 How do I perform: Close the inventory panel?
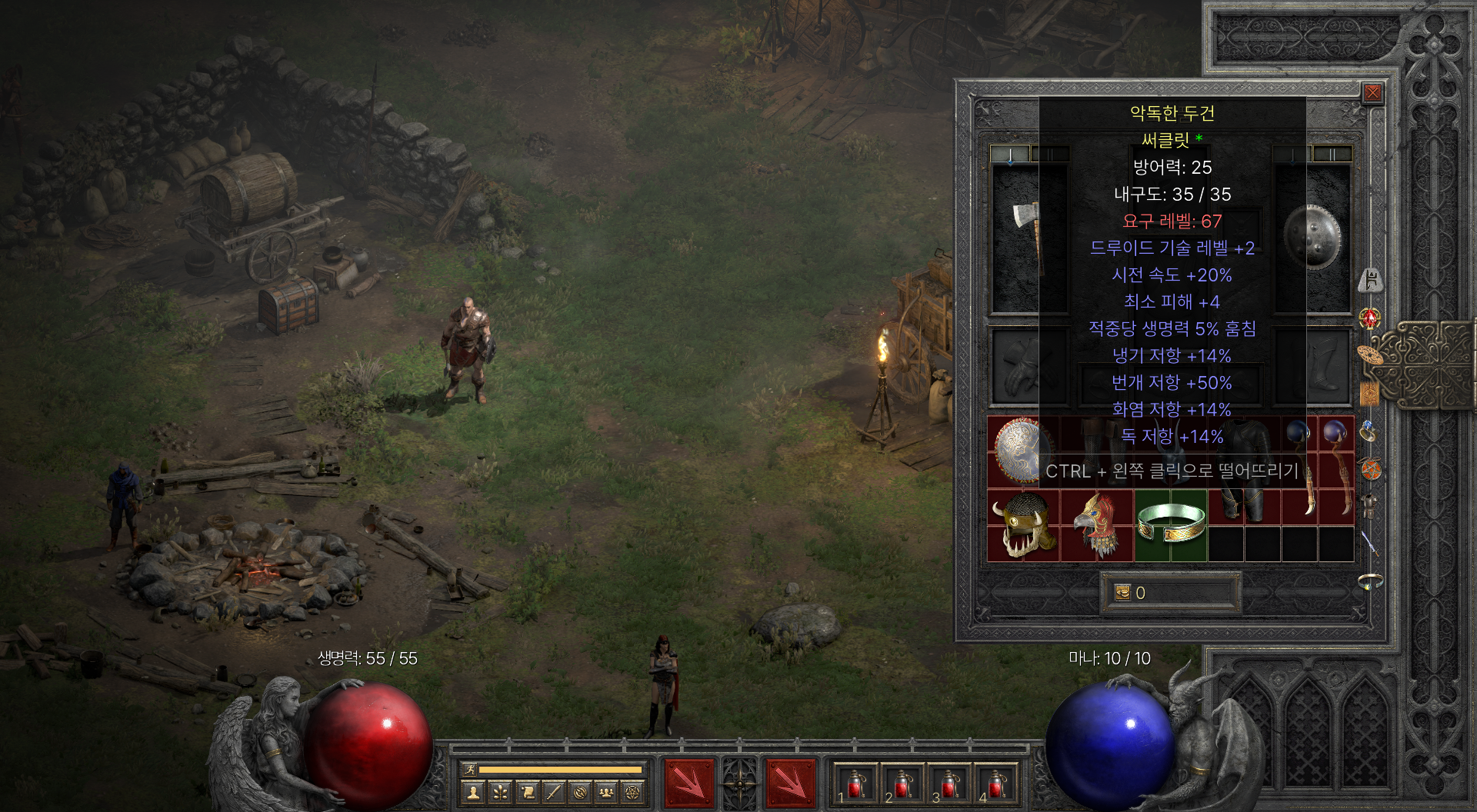point(1372,94)
